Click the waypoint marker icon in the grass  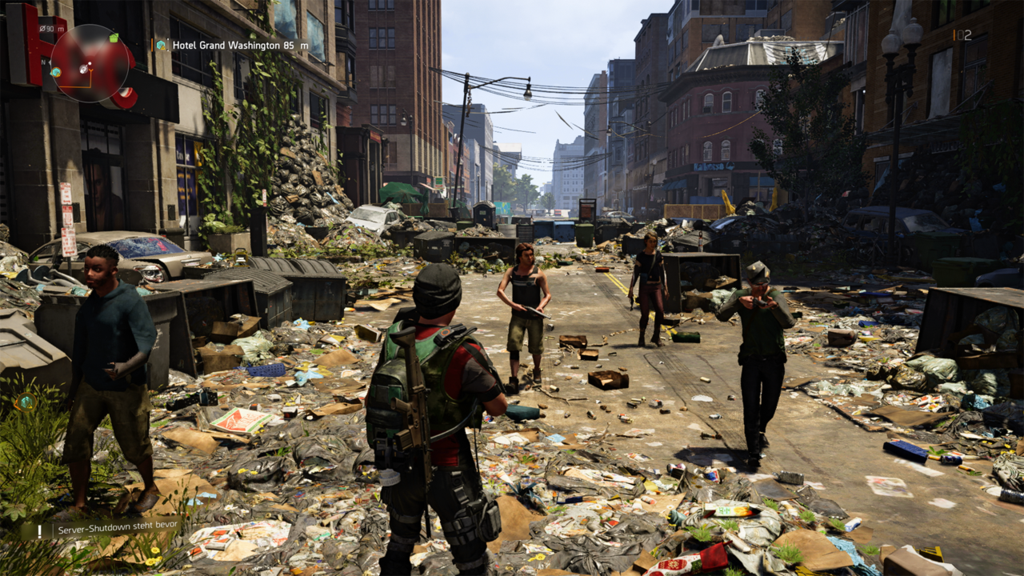tap(27, 401)
